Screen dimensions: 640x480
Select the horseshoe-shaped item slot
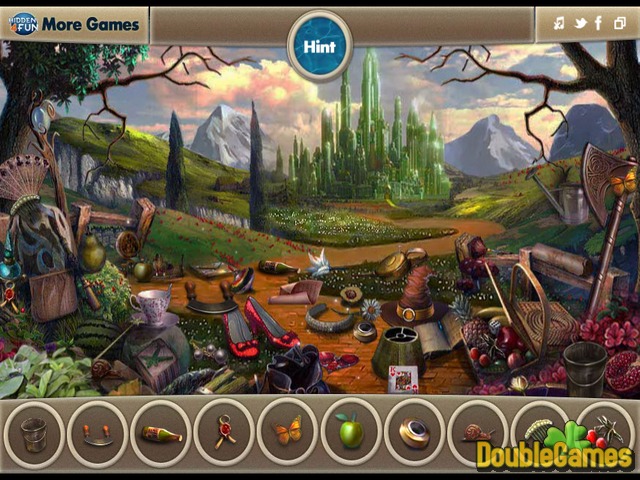click(x=97, y=433)
